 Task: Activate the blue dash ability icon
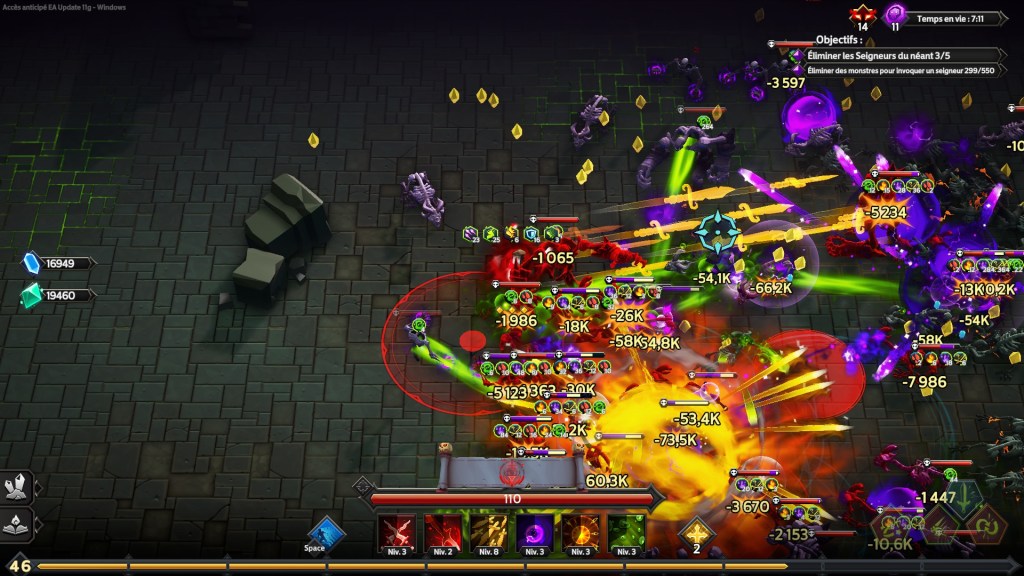[x=325, y=533]
